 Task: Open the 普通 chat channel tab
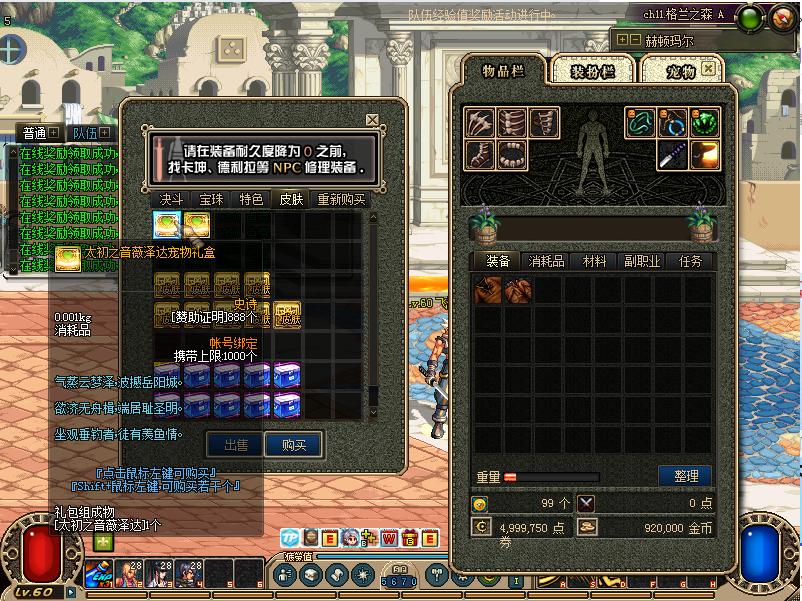(x=34, y=133)
